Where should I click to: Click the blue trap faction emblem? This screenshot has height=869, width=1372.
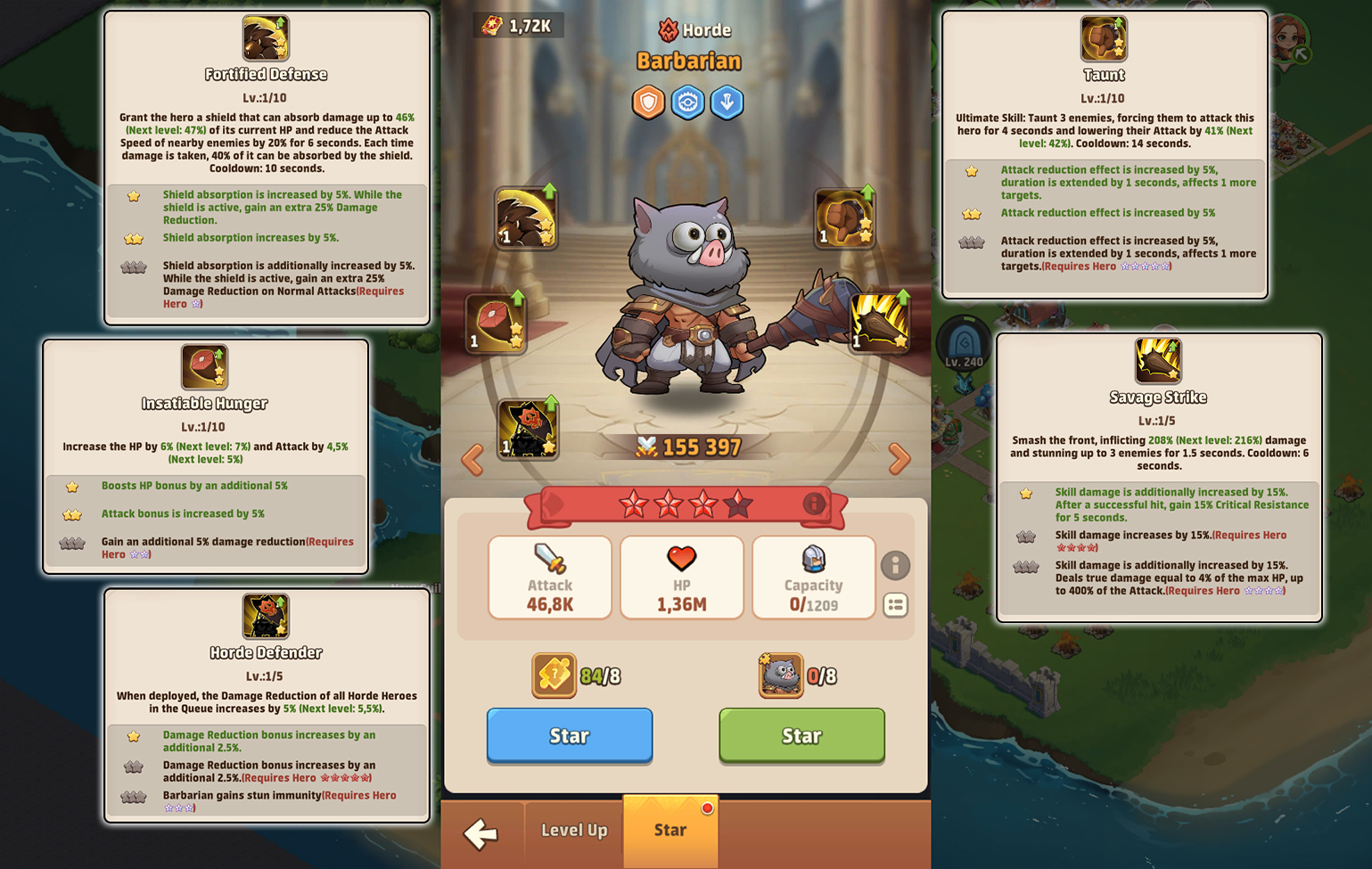coord(686,102)
